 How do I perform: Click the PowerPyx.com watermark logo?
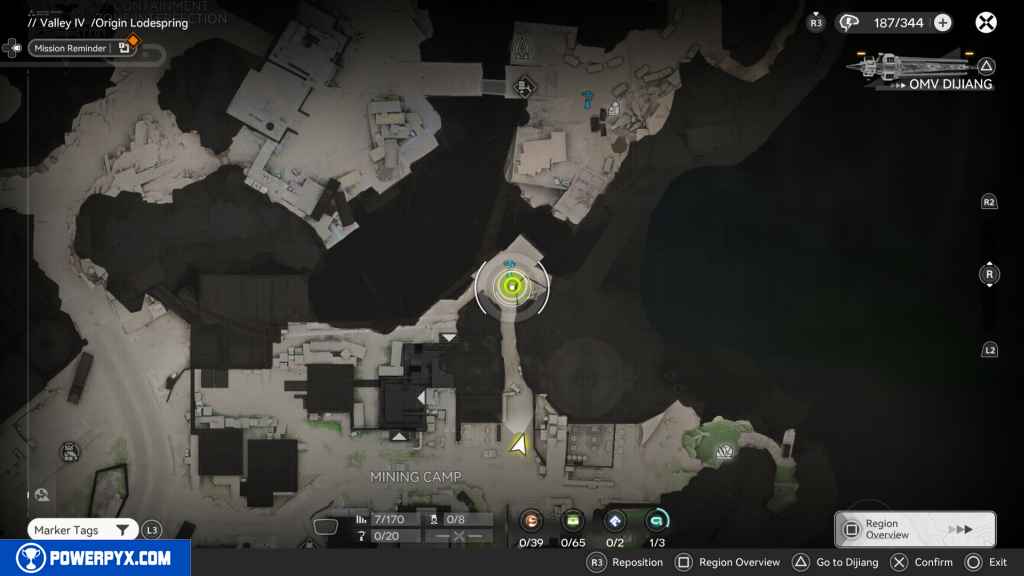pos(95,558)
